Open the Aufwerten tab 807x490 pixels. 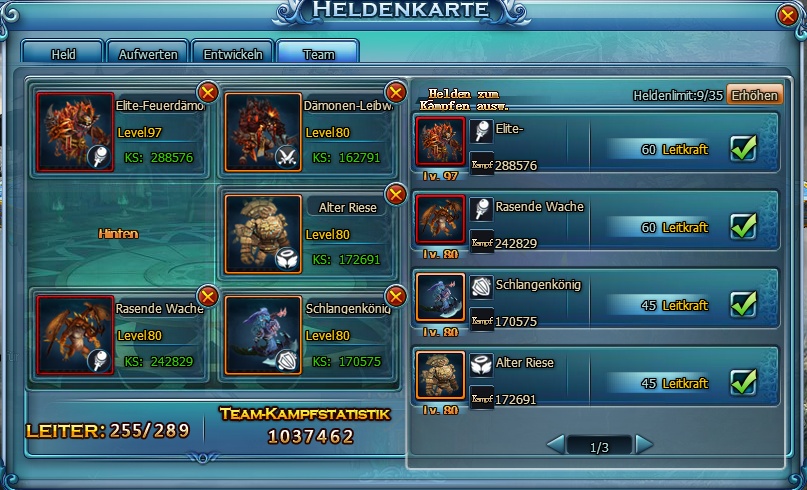click(148, 54)
